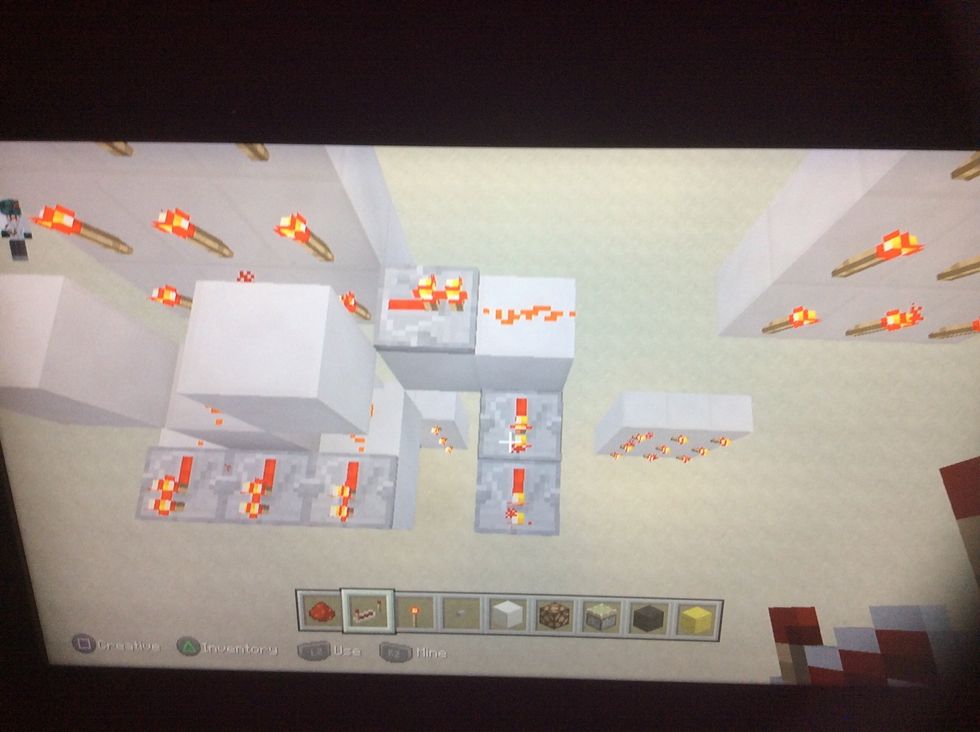Image resolution: width=980 pixels, height=732 pixels.
Task: Pick the redstone torch hotbar slot
Action: pos(412,611)
